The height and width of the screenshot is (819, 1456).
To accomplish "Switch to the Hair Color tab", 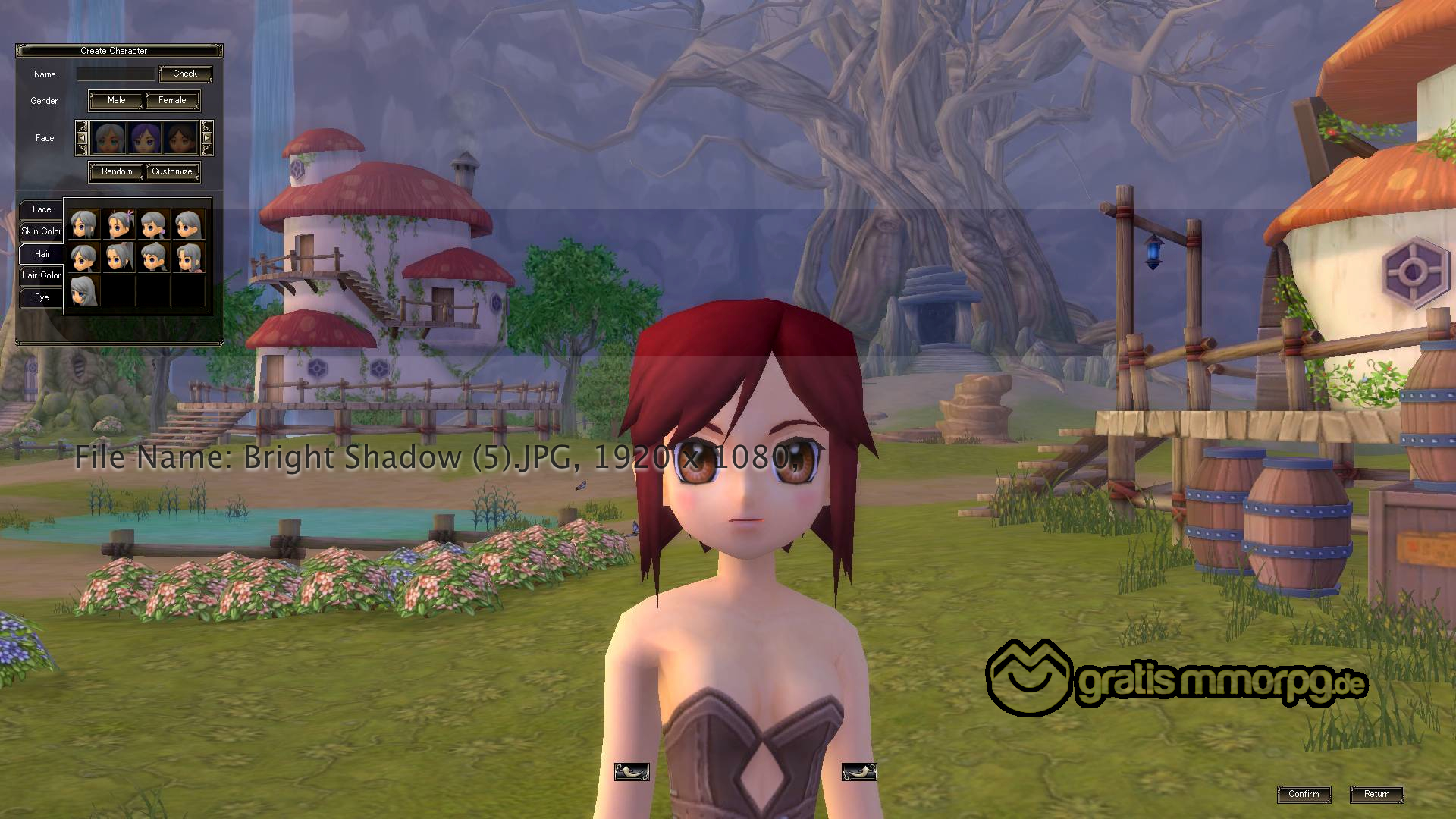I will 41,275.
